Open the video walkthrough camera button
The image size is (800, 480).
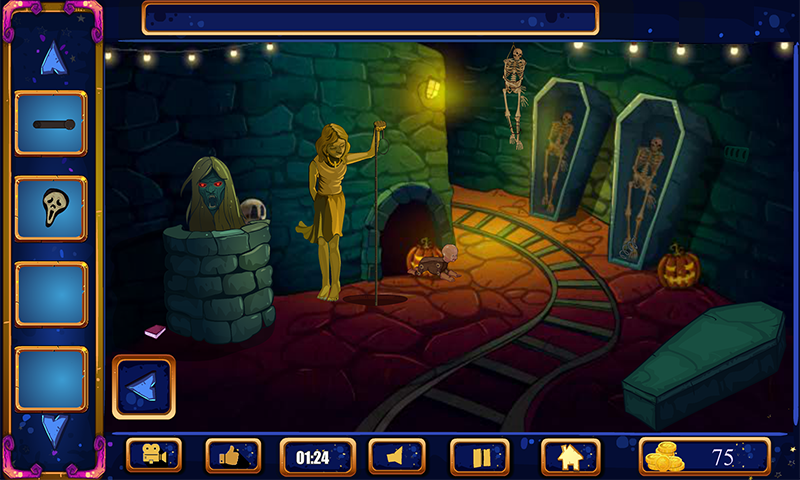coord(153,456)
